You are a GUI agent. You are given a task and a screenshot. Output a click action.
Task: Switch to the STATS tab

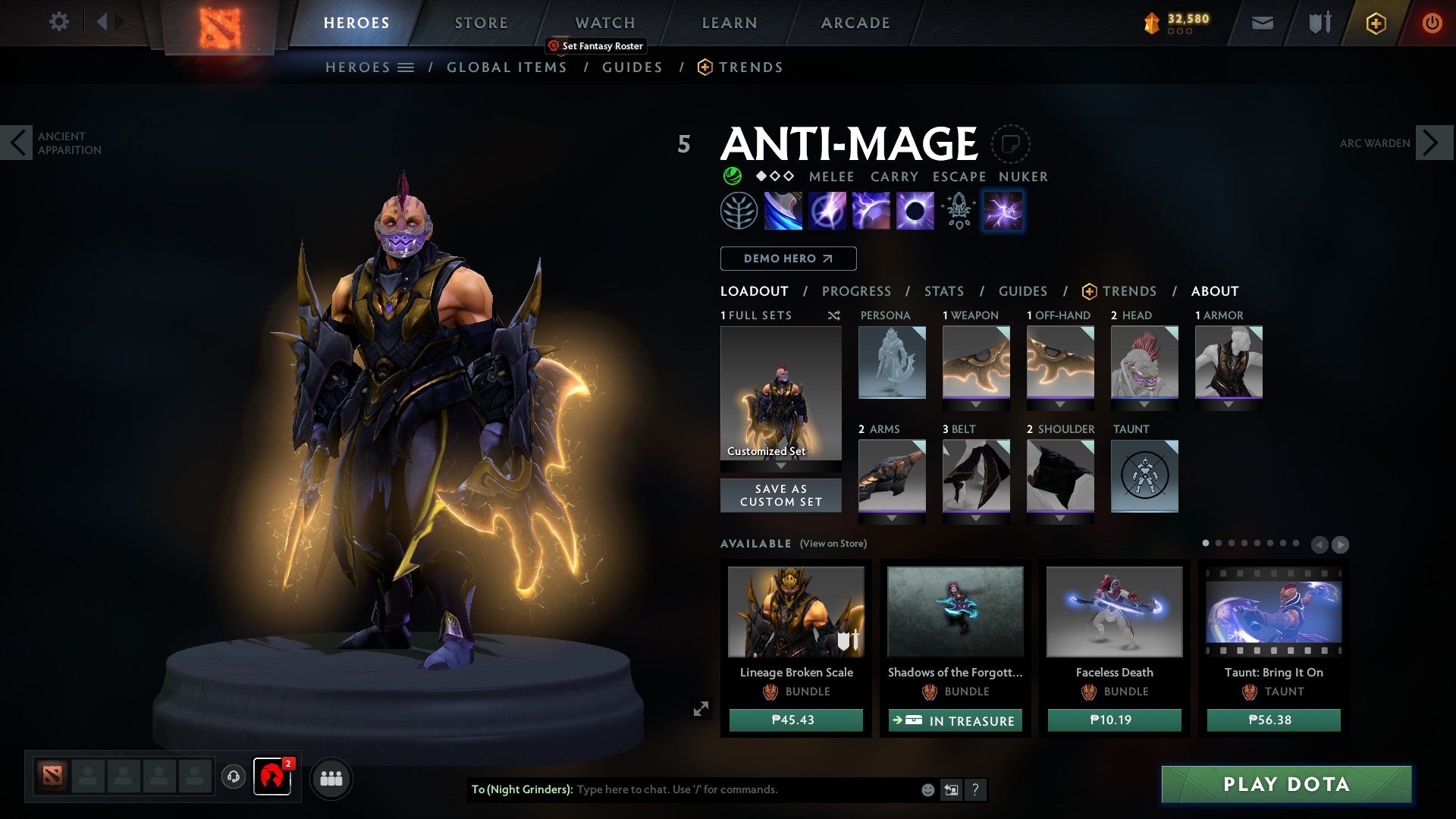[x=943, y=290]
